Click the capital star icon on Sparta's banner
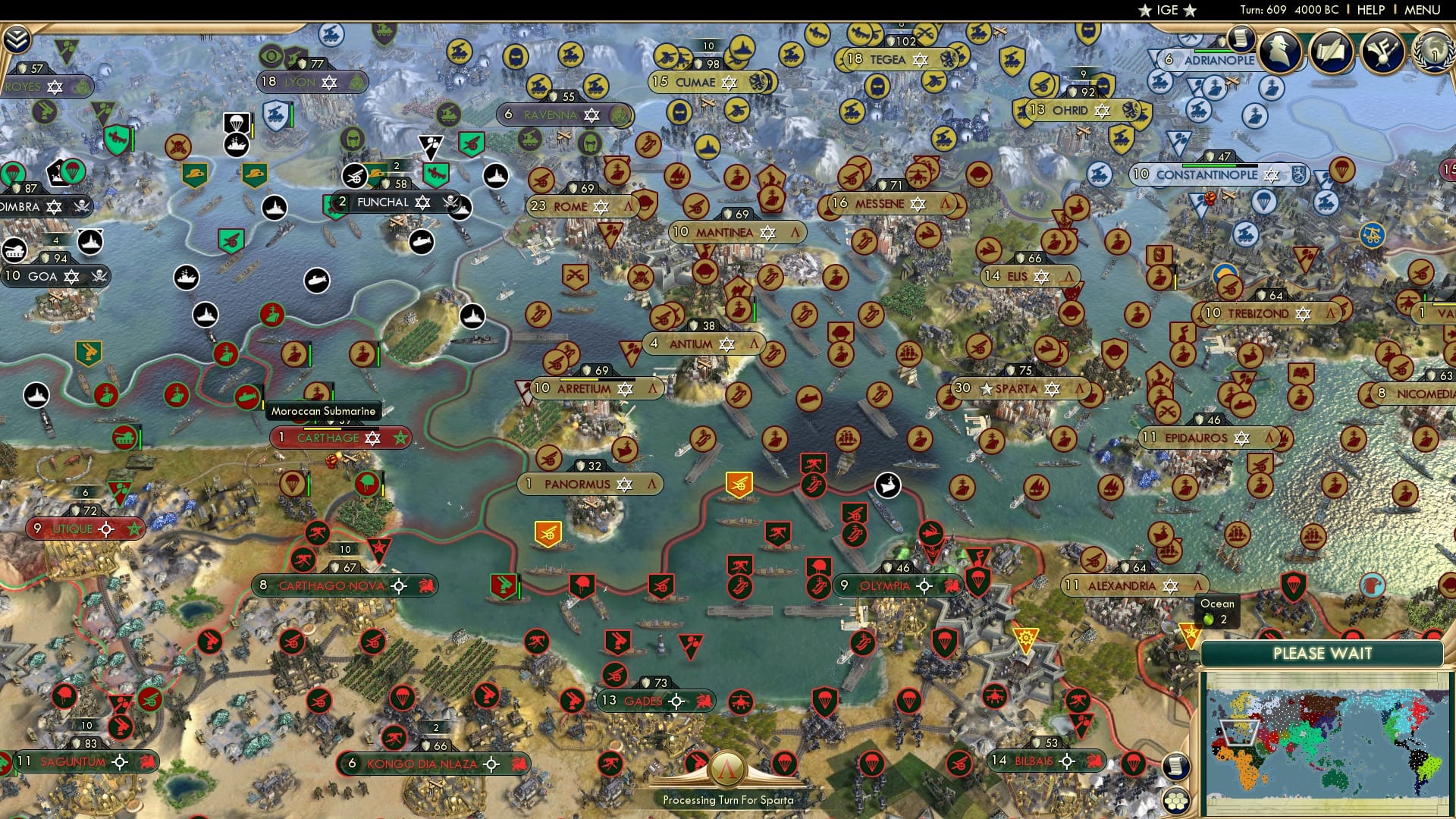This screenshot has height=819, width=1456. 986,388
